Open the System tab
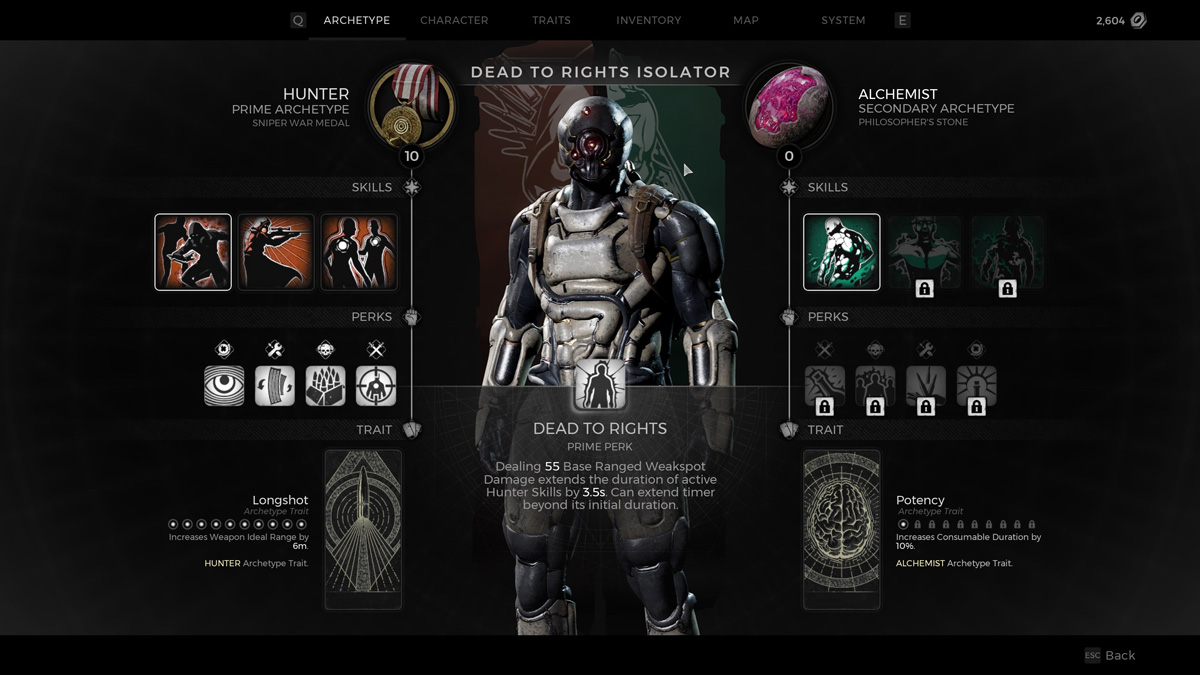 click(843, 20)
